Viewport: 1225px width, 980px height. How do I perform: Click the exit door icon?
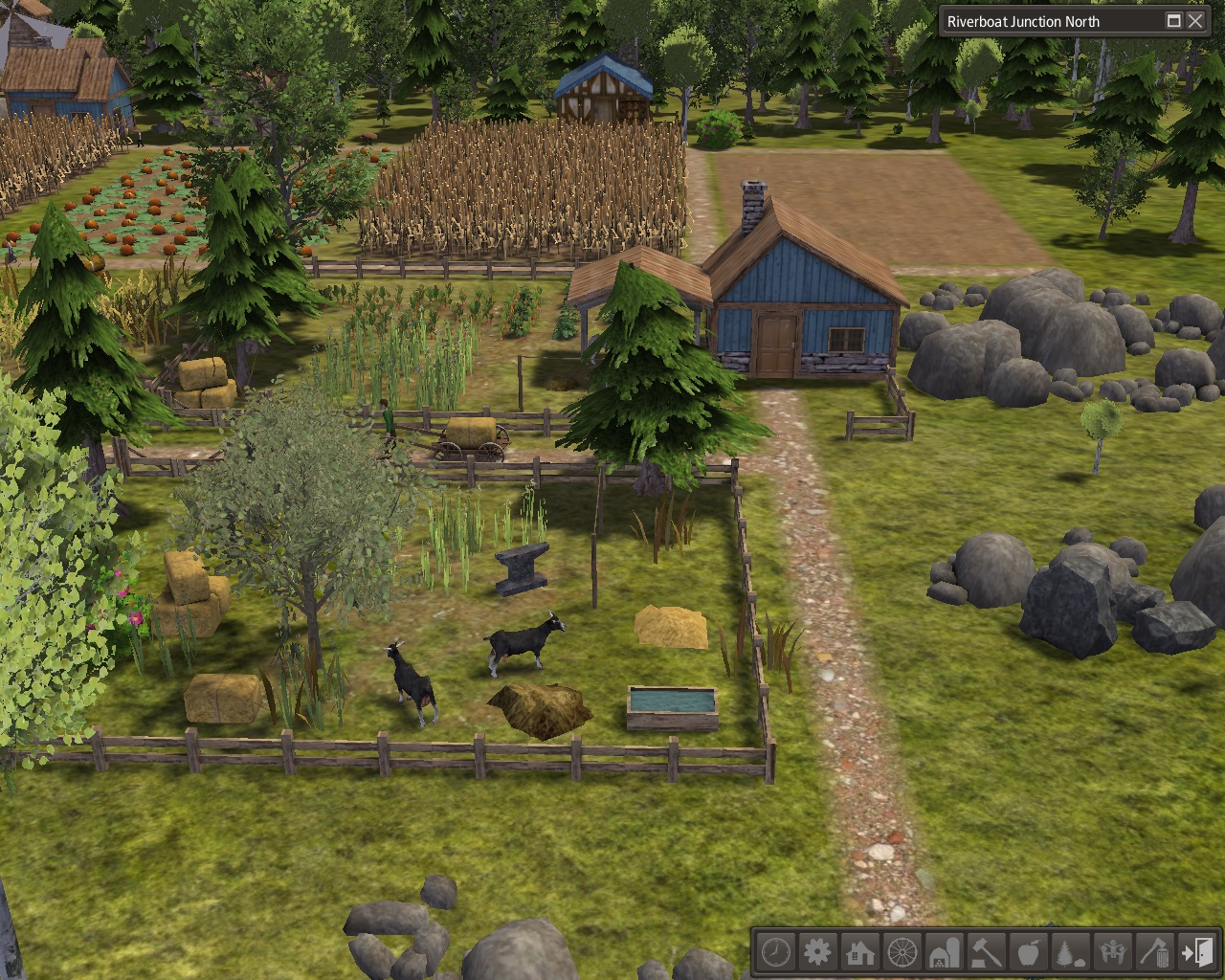(x=1196, y=952)
